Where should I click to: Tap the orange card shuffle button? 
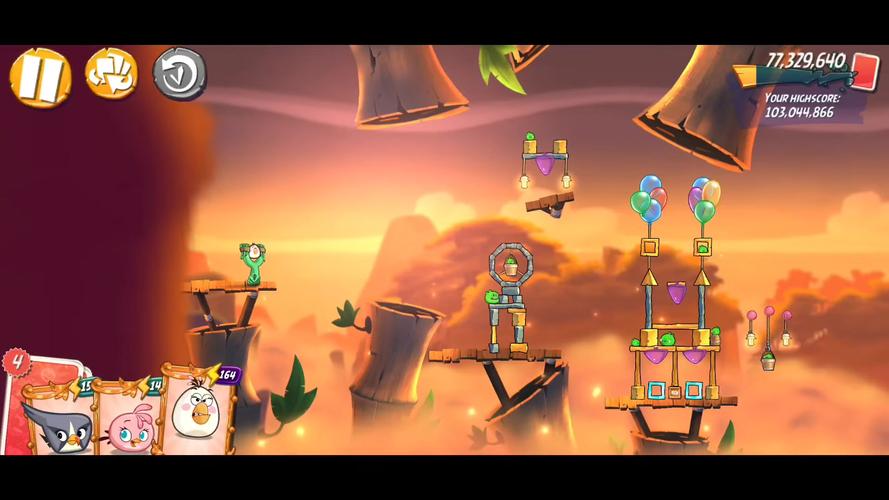coord(111,73)
